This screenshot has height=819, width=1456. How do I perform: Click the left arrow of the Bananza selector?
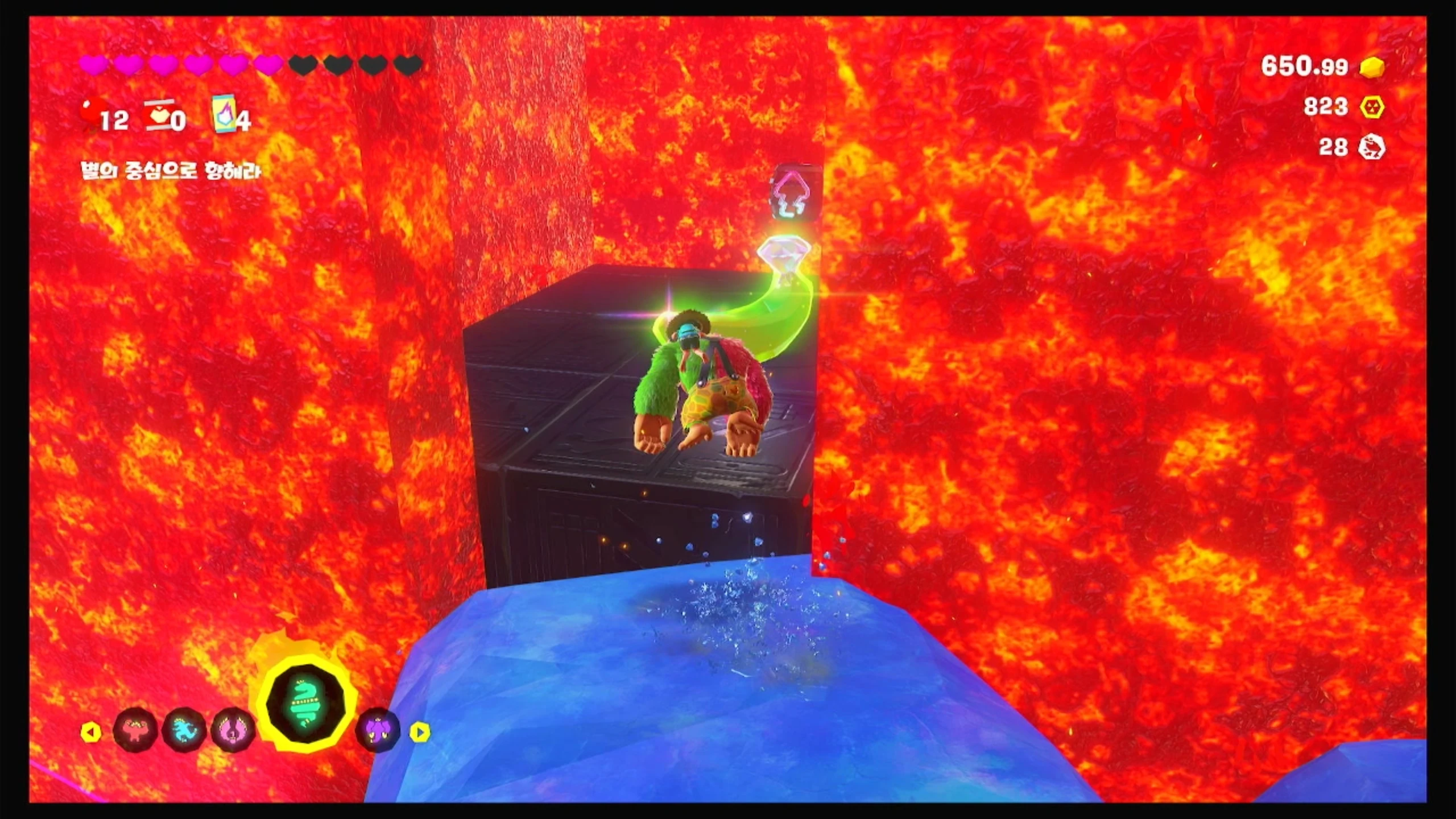[x=91, y=732]
